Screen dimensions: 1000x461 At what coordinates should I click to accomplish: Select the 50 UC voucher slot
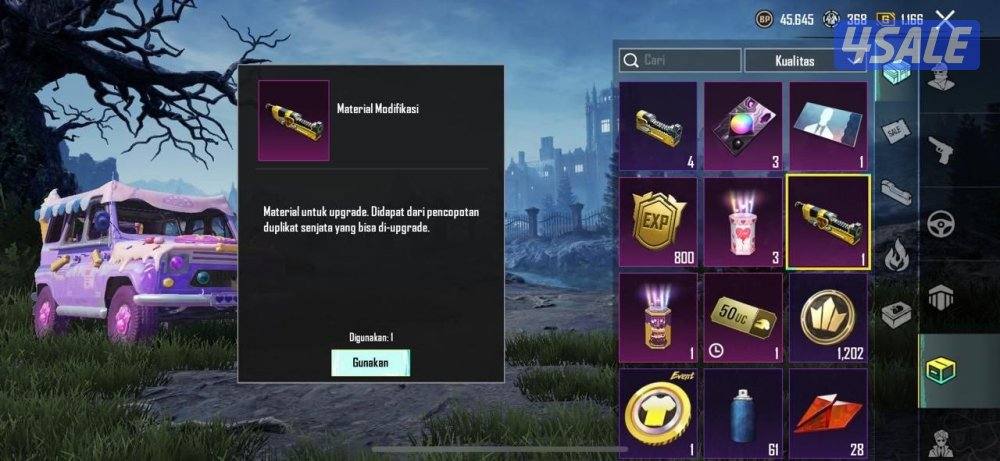[x=743, y=317]
